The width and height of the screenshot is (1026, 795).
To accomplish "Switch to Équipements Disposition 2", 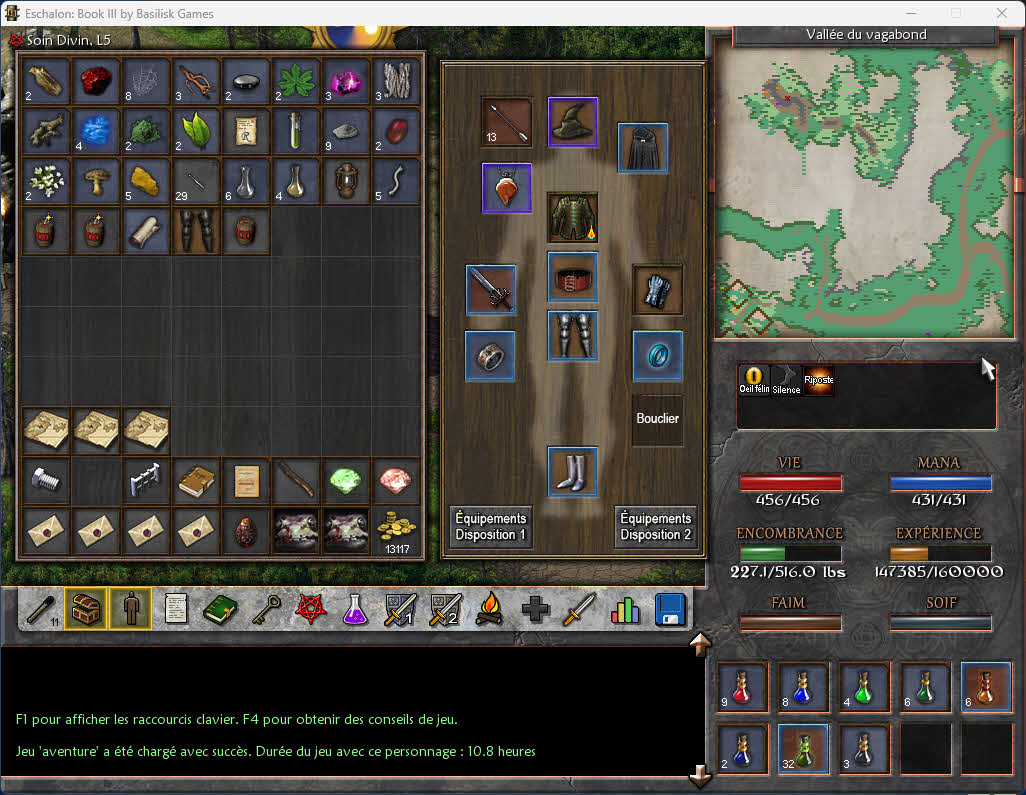I will coord(655,526).
